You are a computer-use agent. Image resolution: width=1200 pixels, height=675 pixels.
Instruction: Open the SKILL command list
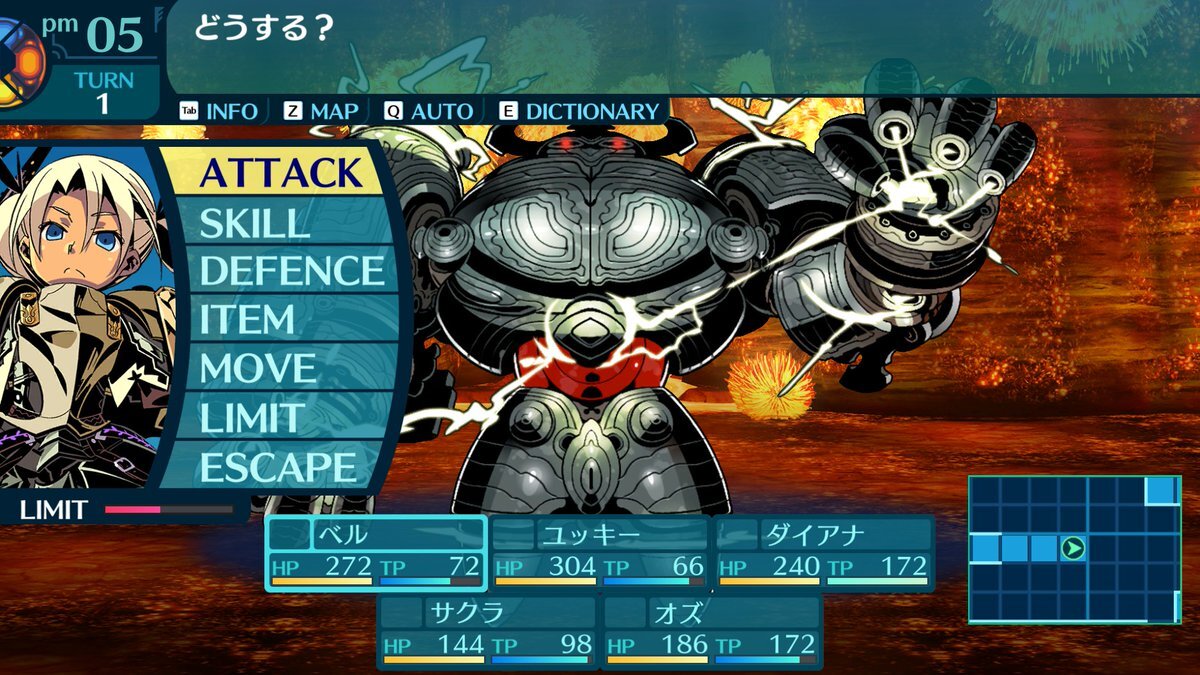coord(254,223)
